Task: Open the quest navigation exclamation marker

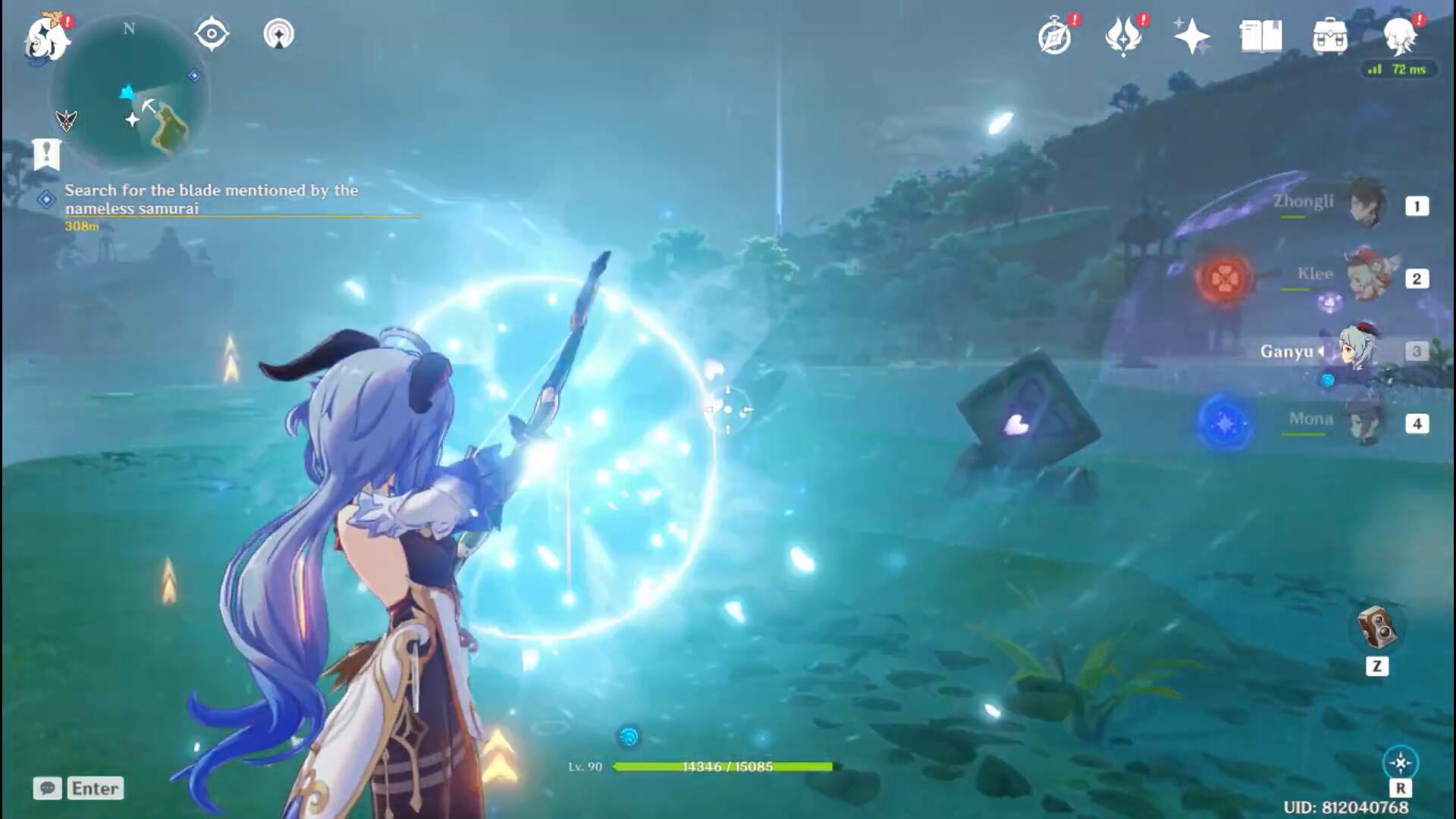Action: click(46, 152)
